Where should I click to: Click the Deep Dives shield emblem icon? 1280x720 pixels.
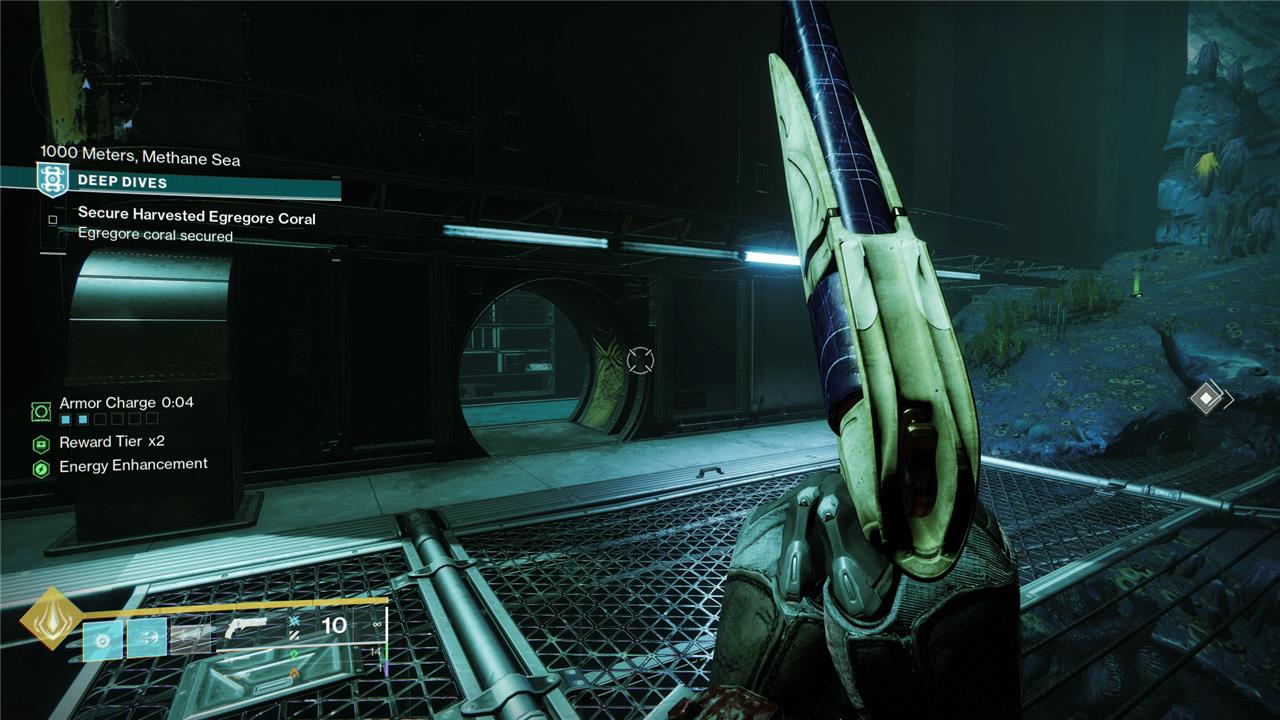point(53,181)
